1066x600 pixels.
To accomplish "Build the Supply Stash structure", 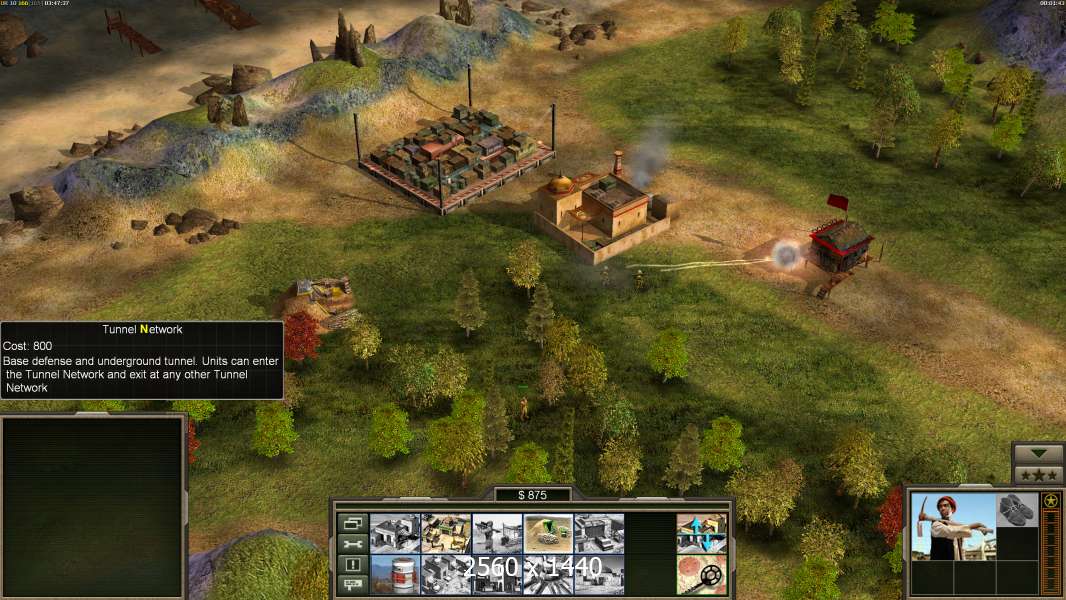I will [x=446, y=533].
